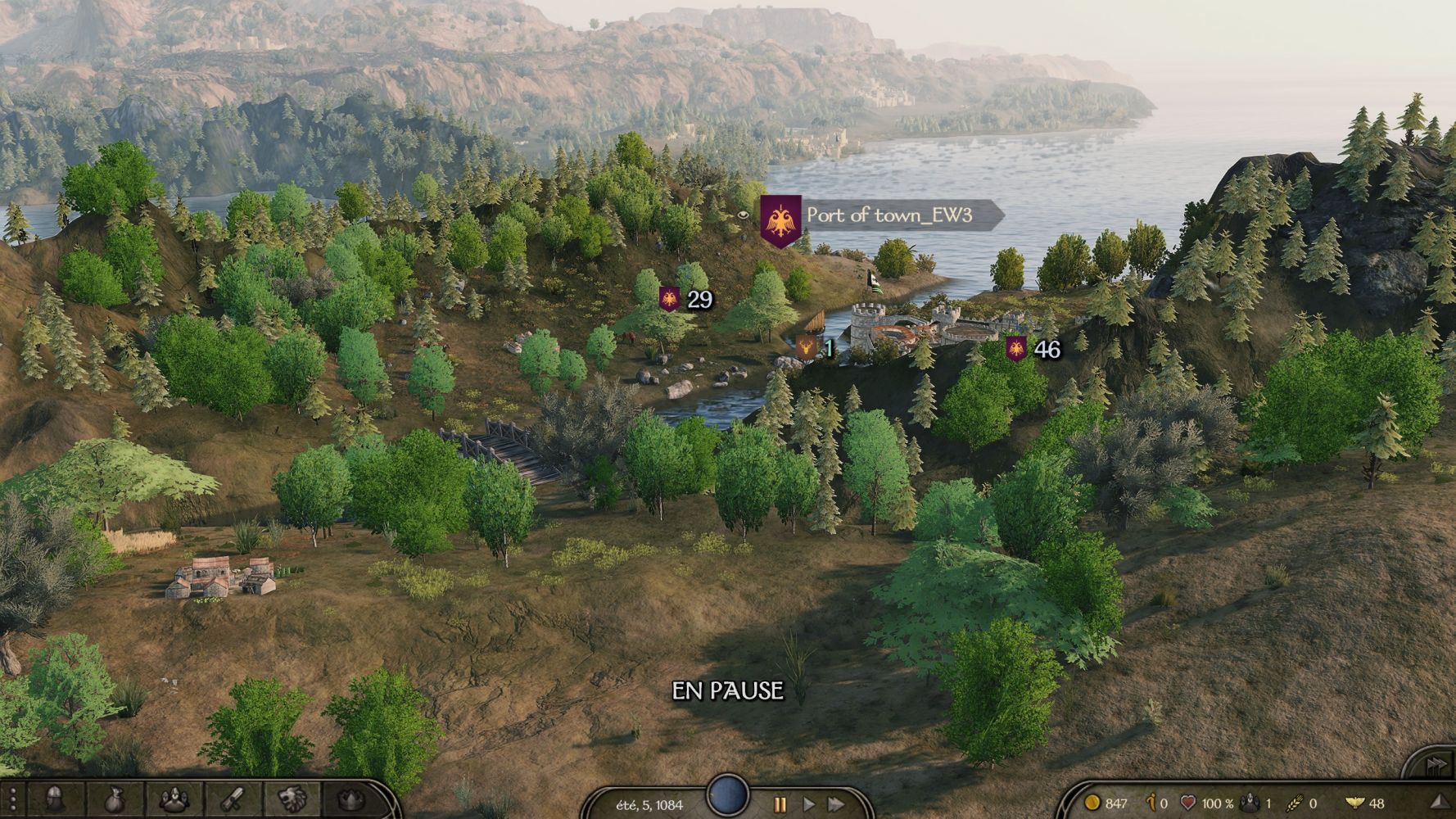Open the three-dot options menu
This screenshot has width=1456, height=819.
(x=12, y=799)
